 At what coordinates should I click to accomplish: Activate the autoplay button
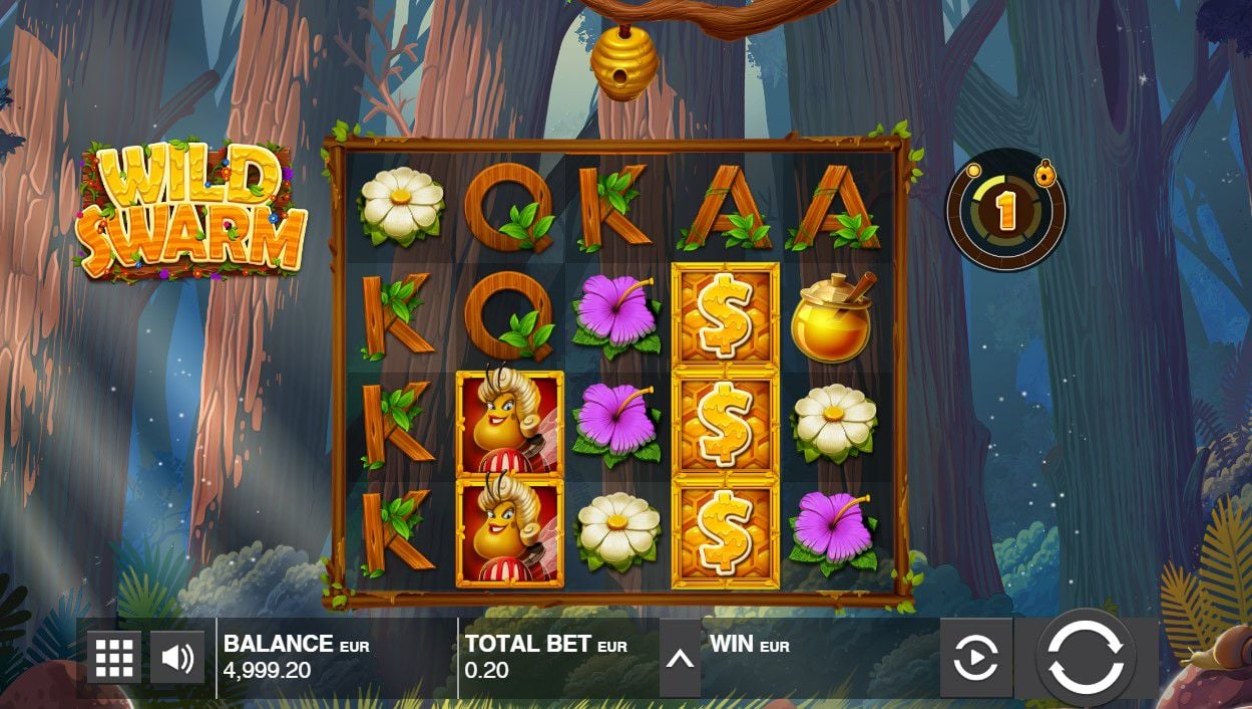(x=975, y=658)
